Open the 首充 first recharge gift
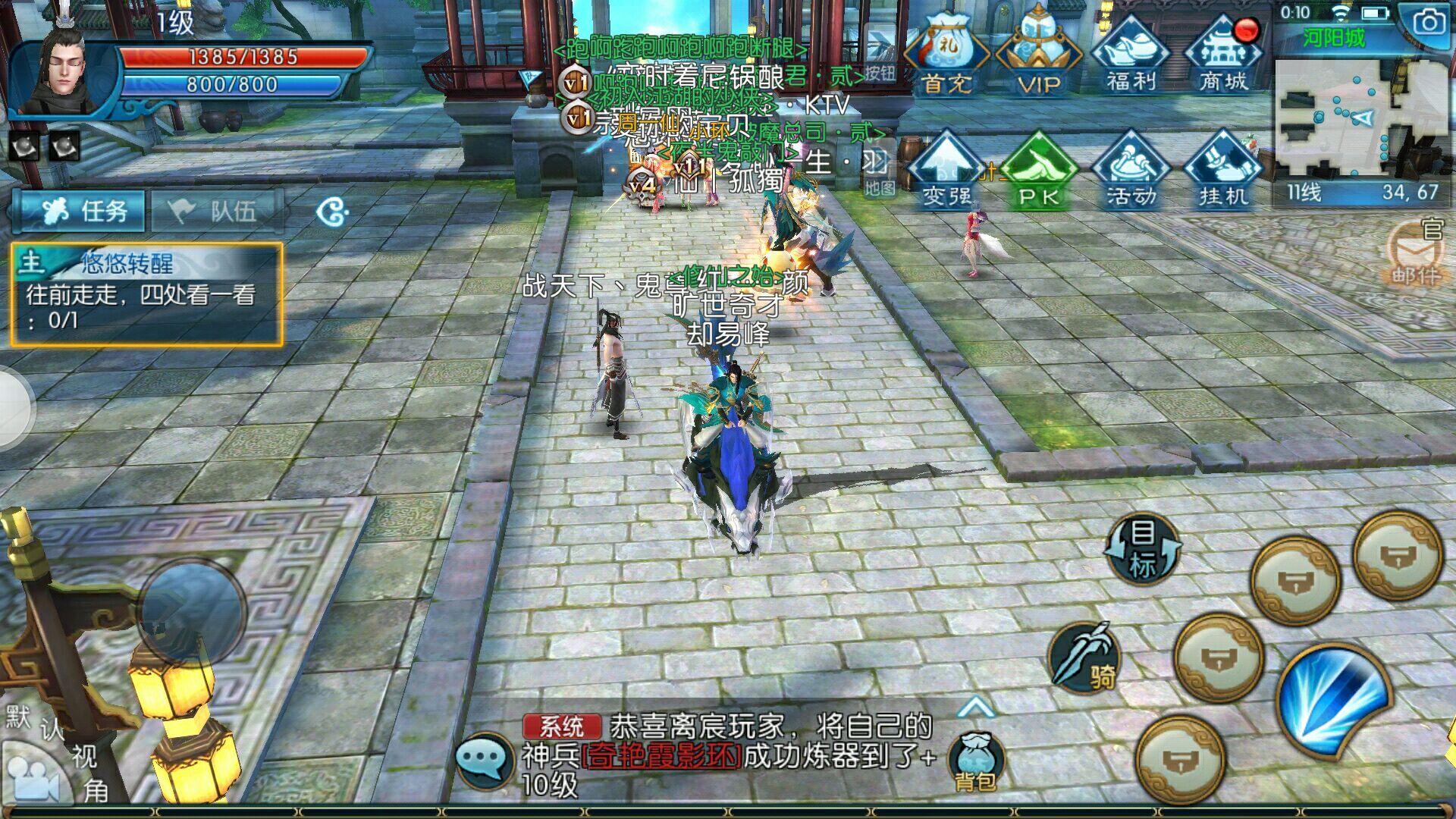 pos(947,55)
